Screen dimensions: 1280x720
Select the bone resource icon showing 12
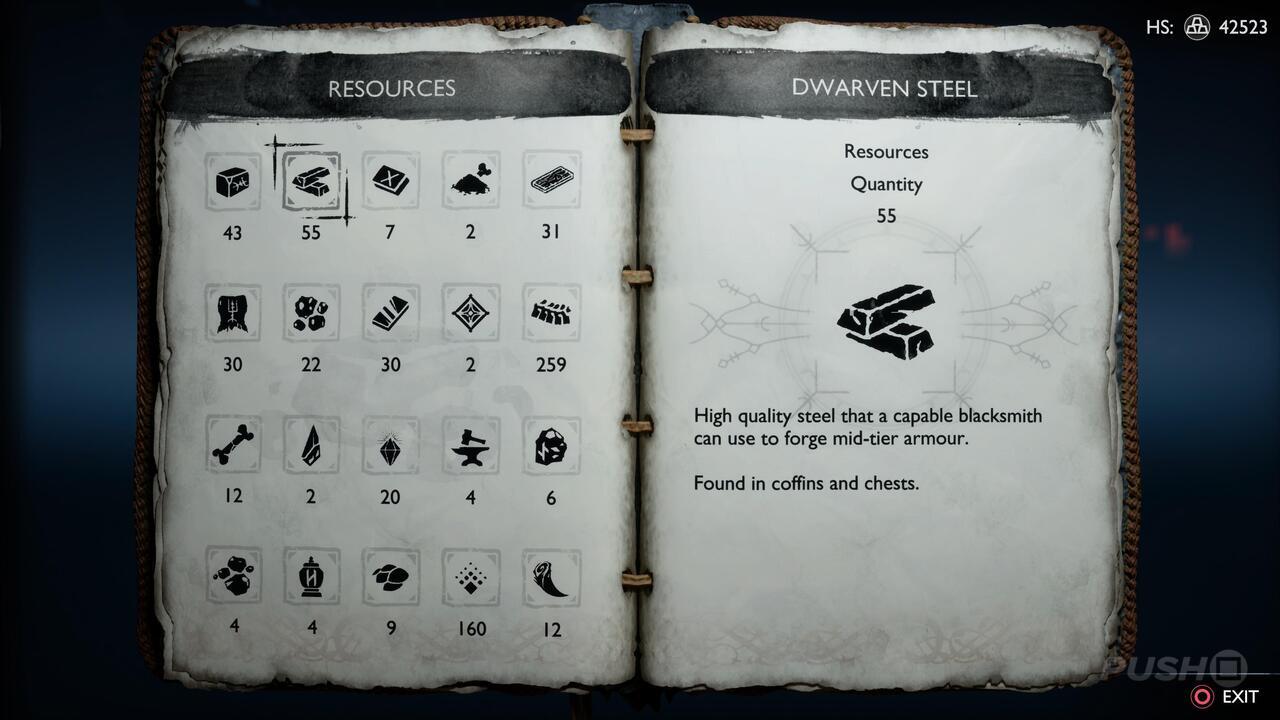tap(232, 449)
